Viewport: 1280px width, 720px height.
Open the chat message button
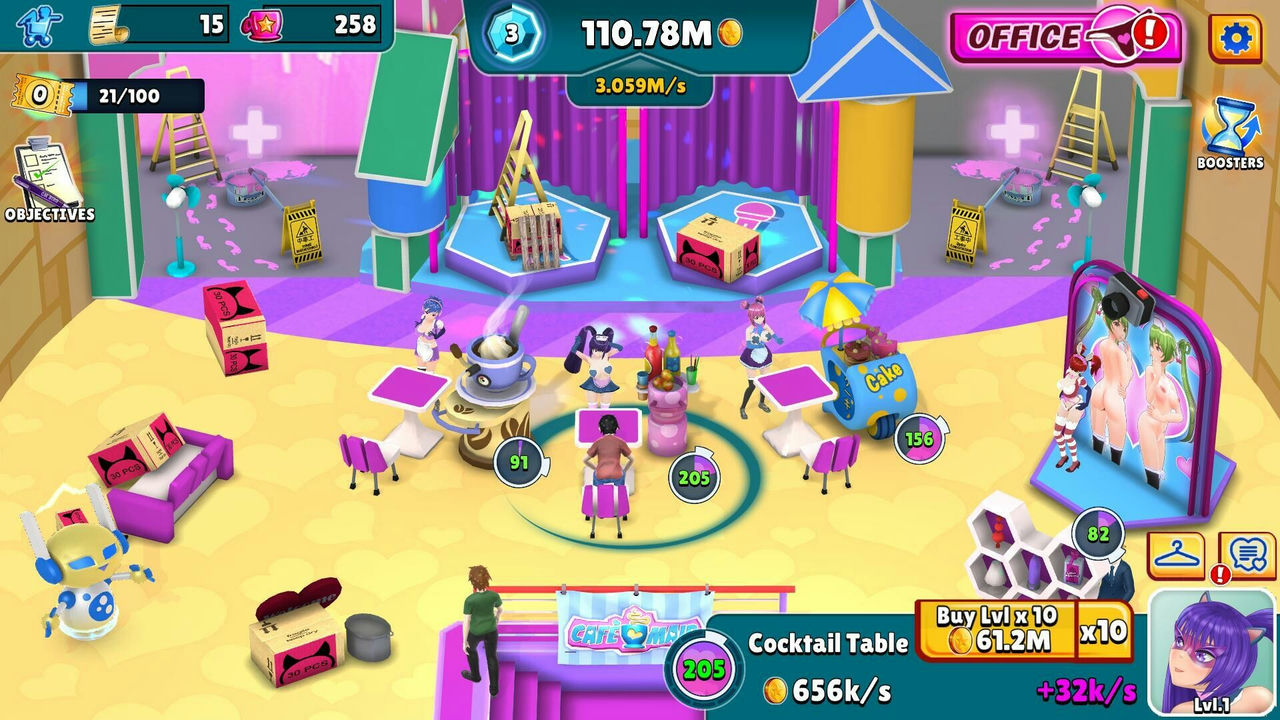[1248, 555]
